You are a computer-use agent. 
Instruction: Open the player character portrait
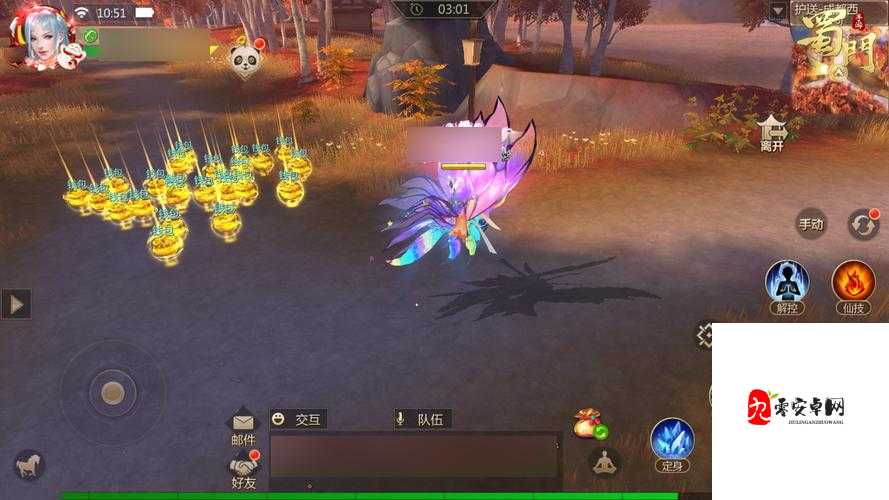[43, 40]
